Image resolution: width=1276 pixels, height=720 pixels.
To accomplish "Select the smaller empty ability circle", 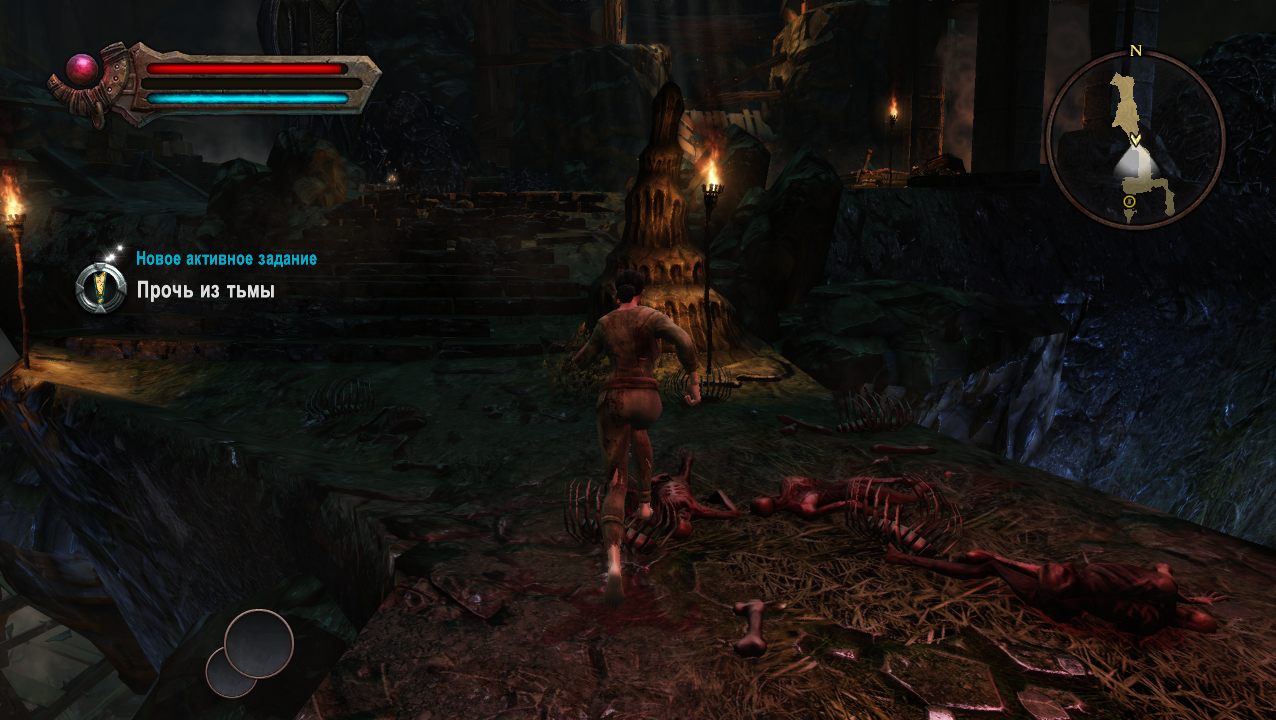I will [228, 673].
